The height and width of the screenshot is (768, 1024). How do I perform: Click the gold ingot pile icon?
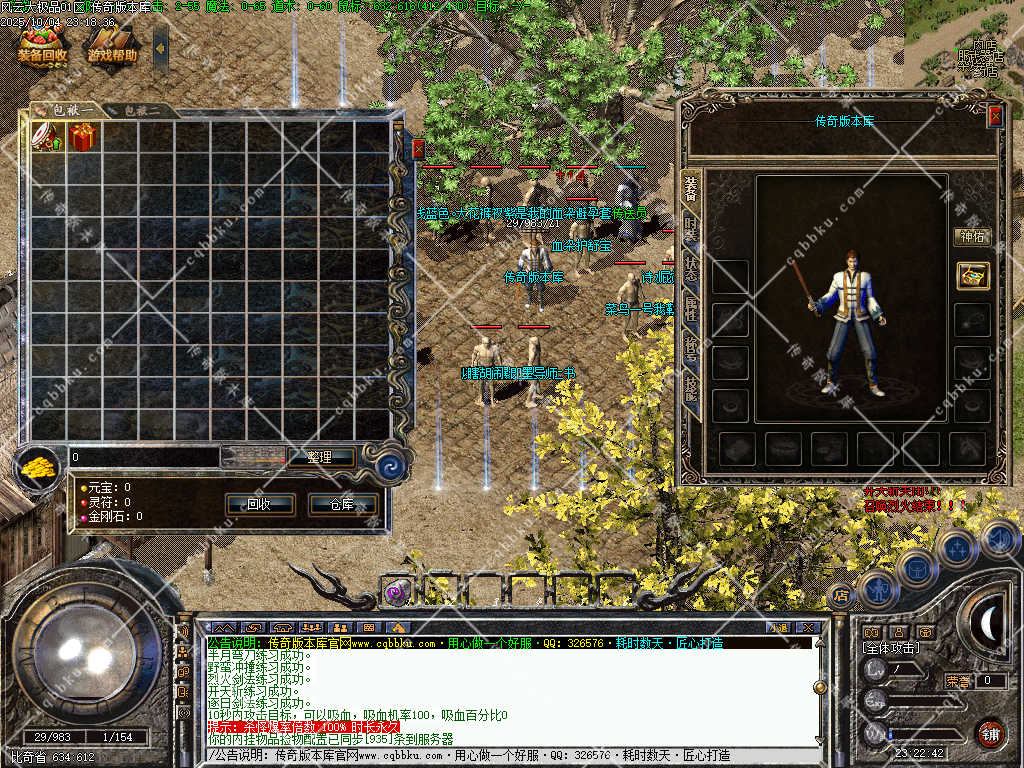[38, 467]
